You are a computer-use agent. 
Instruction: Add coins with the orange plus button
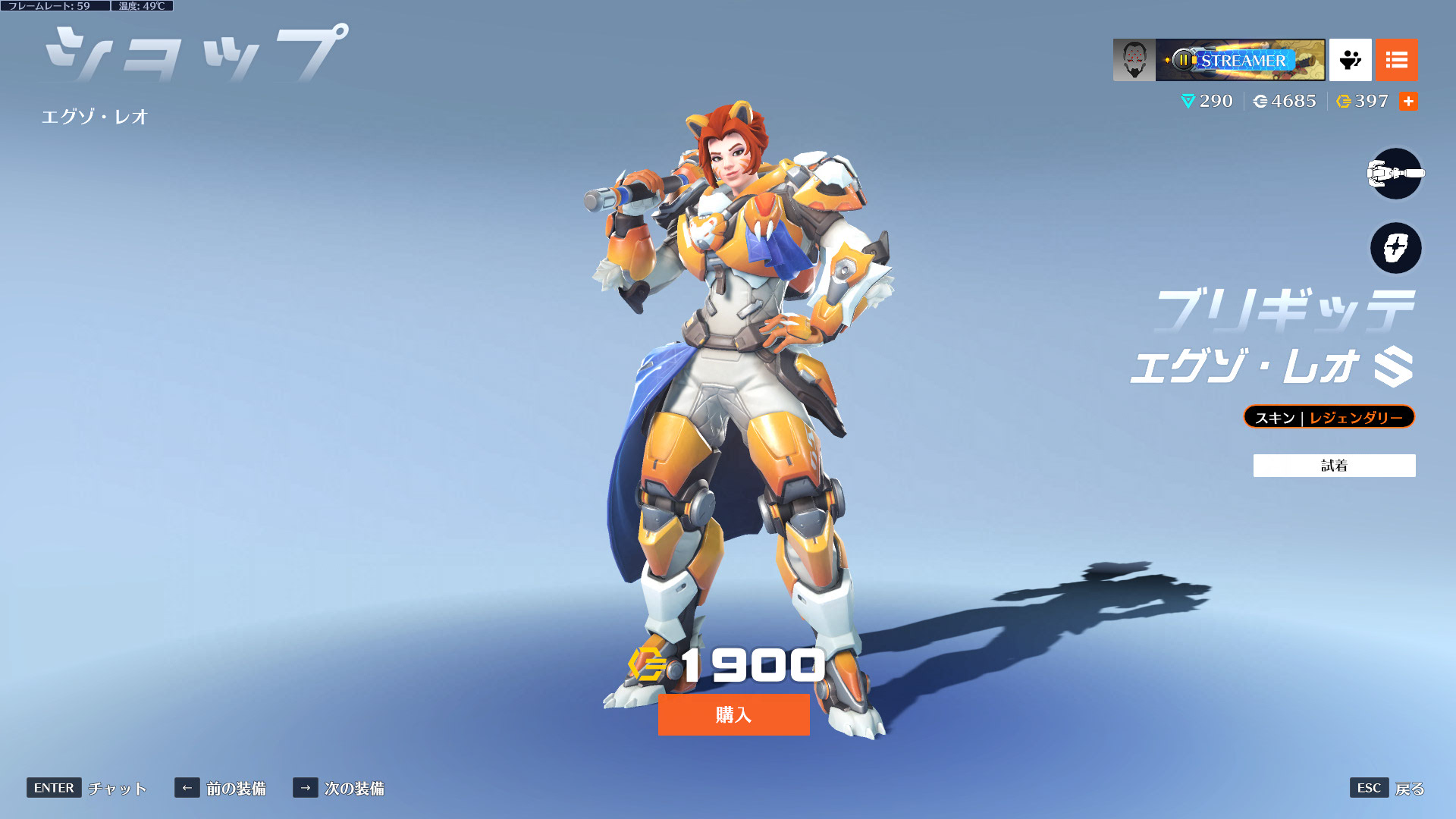tap(1408, 101)
